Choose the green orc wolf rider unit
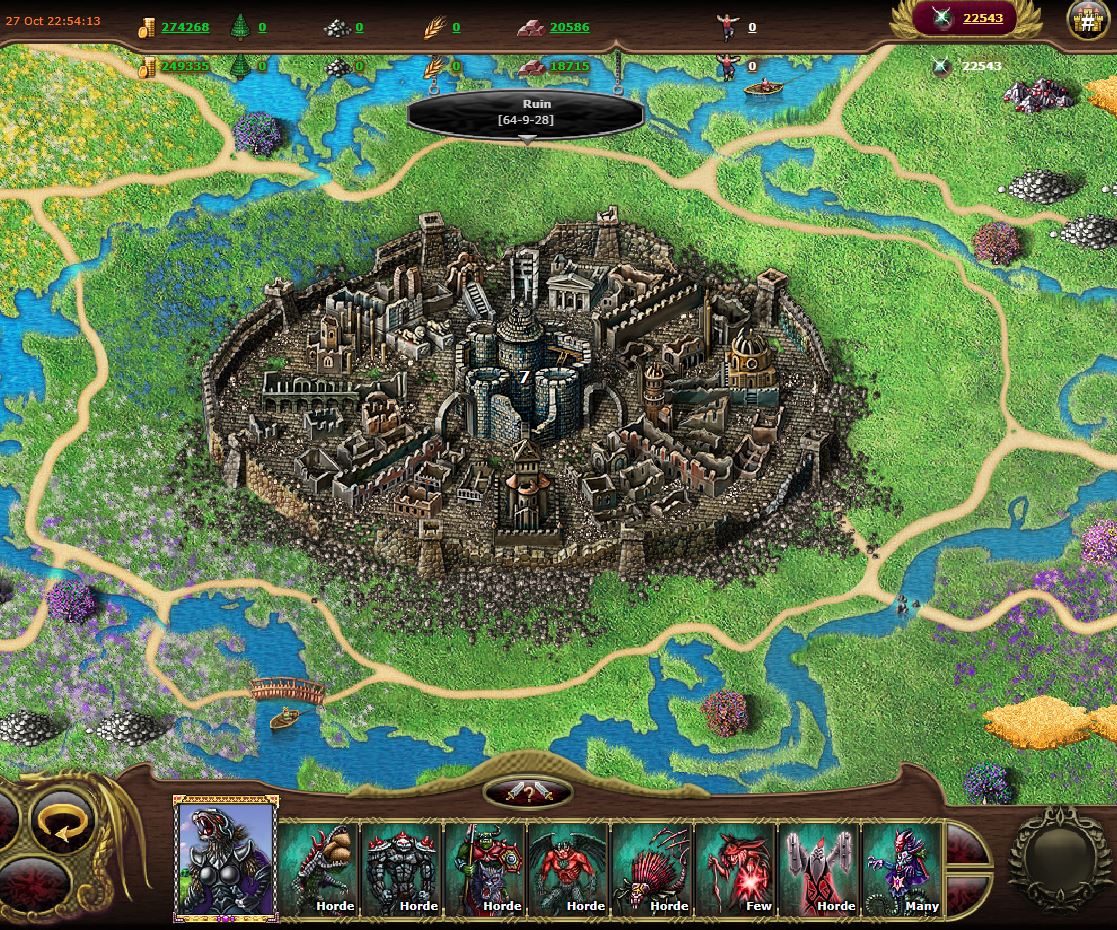 (485, 868)
